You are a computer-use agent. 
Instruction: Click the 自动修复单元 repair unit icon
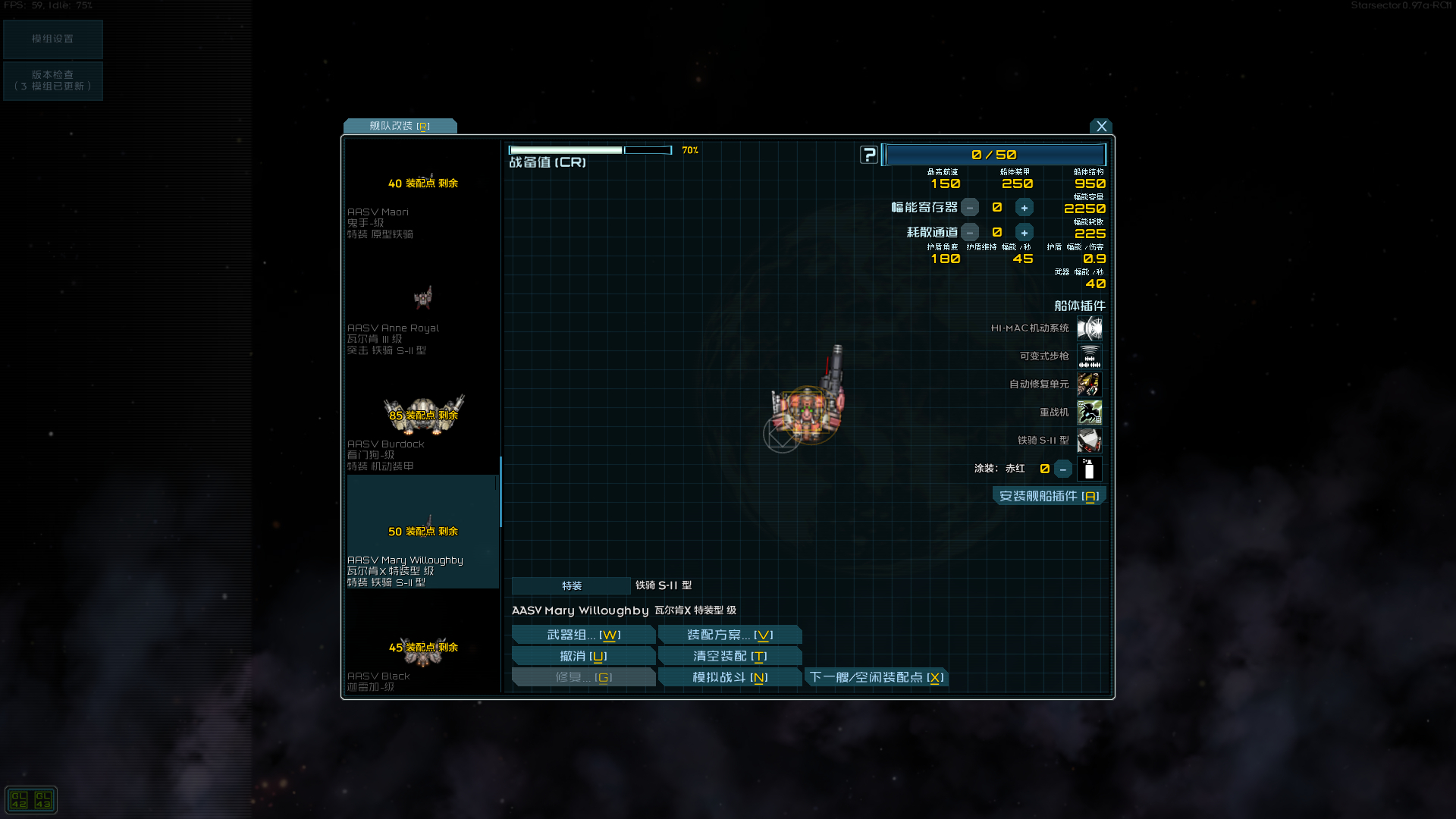pyautogui.click(x=1090, y=384)
